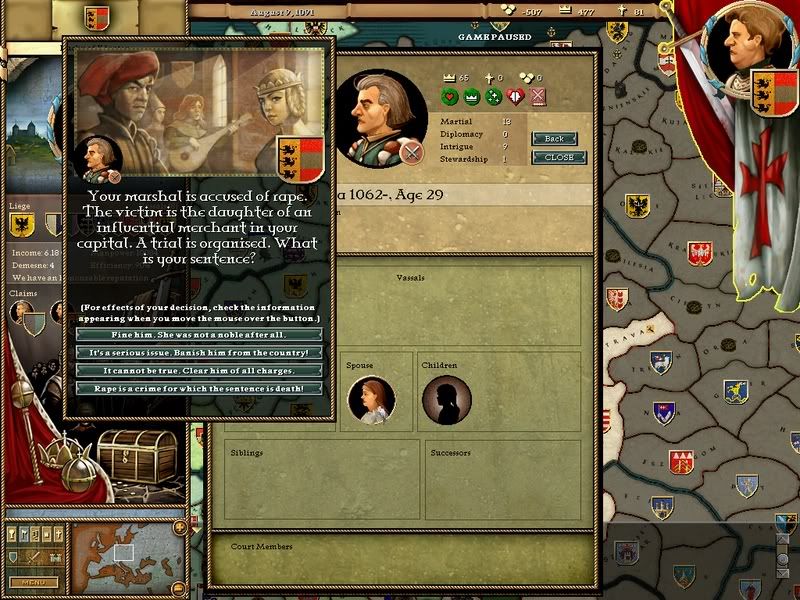800x600 pixels.
Task: Open the spouse's portrait
Action: (x=371, y=401)
